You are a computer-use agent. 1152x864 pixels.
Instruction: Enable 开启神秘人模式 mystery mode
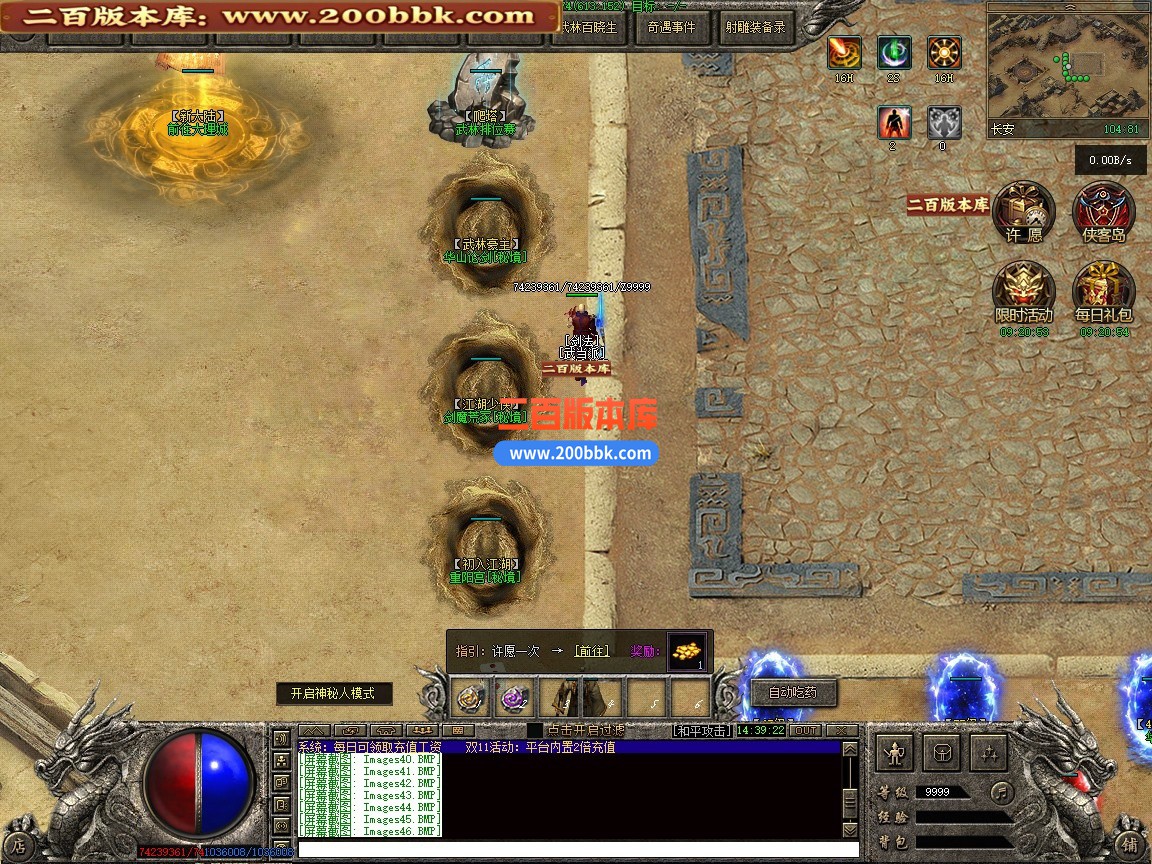pyautogui.click(x=333, y=693)
